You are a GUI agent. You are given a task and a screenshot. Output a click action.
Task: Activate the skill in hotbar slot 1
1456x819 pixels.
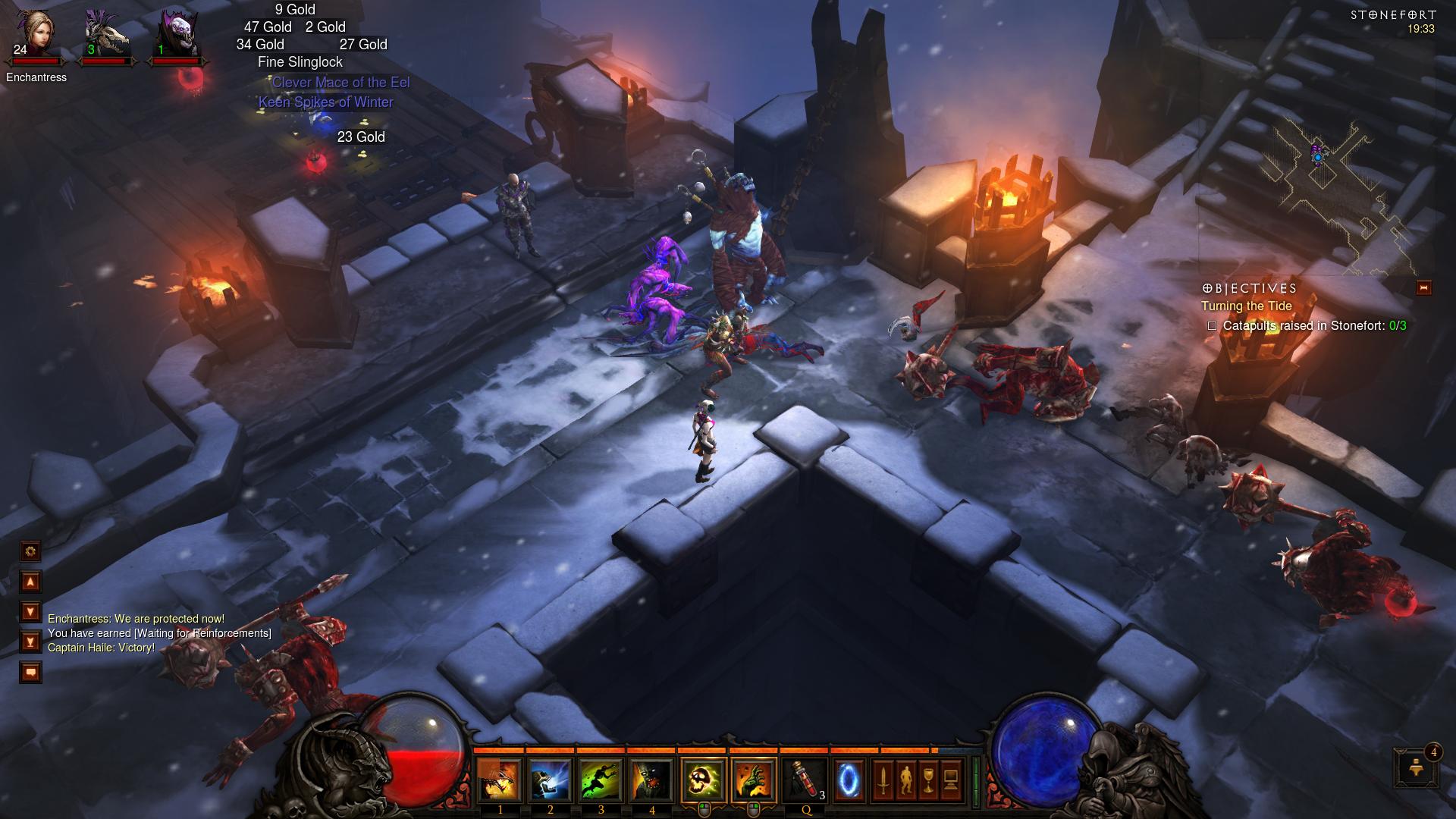(x=500, y=780)
